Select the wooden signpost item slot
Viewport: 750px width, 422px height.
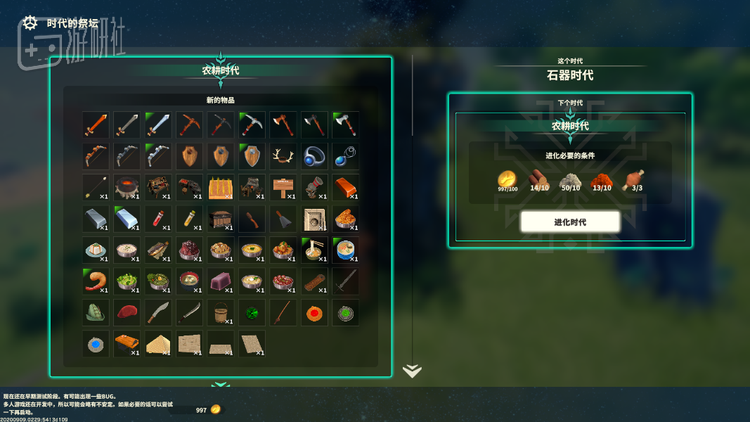[283, 187]
